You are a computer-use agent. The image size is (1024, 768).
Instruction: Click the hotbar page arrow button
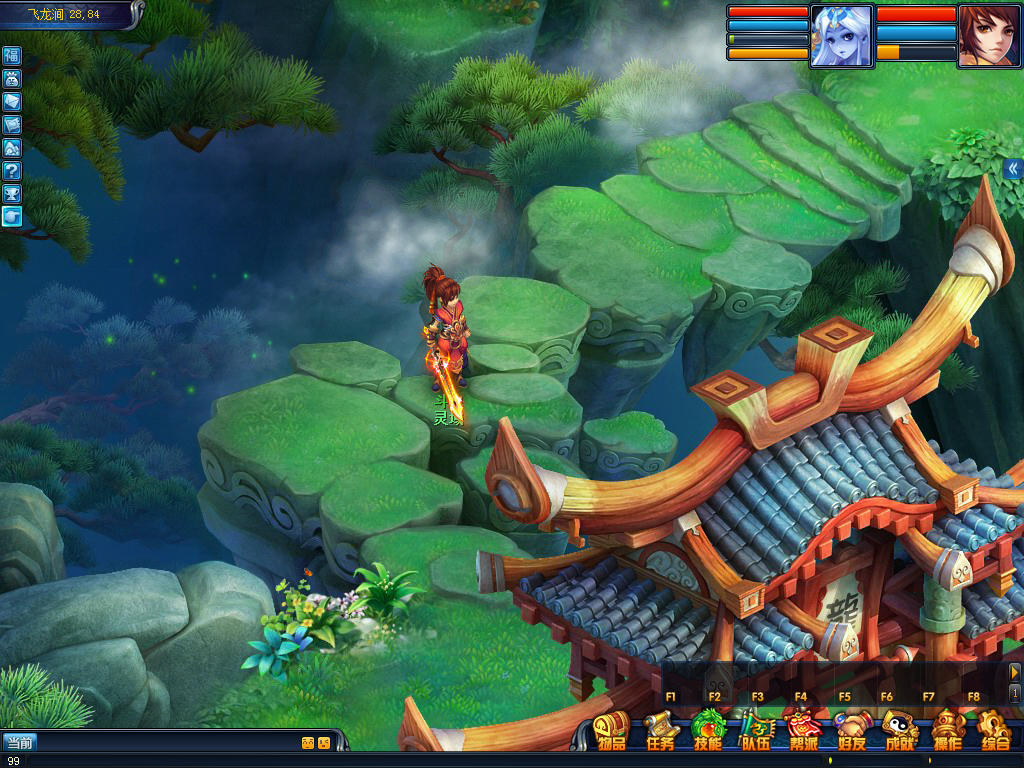tap(1014, 673)
